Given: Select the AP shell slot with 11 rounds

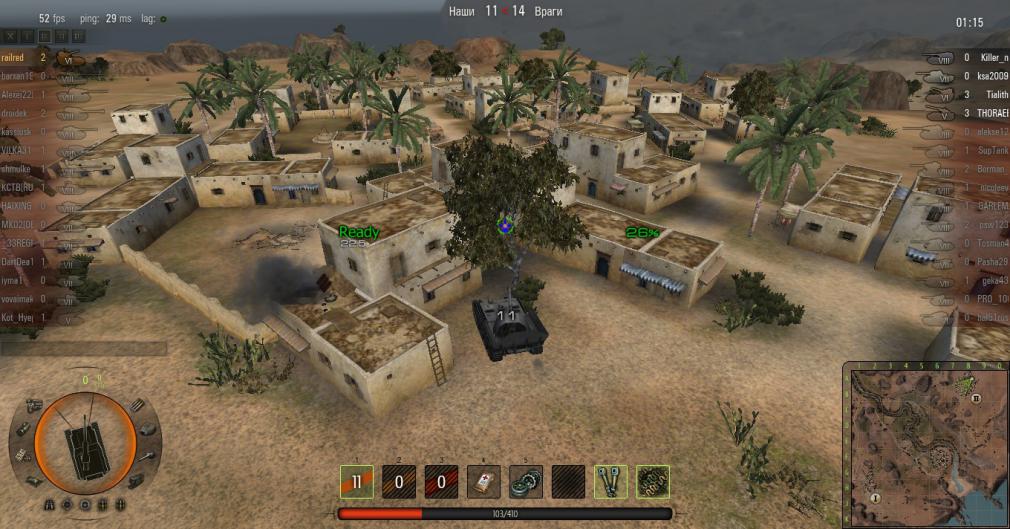Looking at the screenshot, I should 357,481.
